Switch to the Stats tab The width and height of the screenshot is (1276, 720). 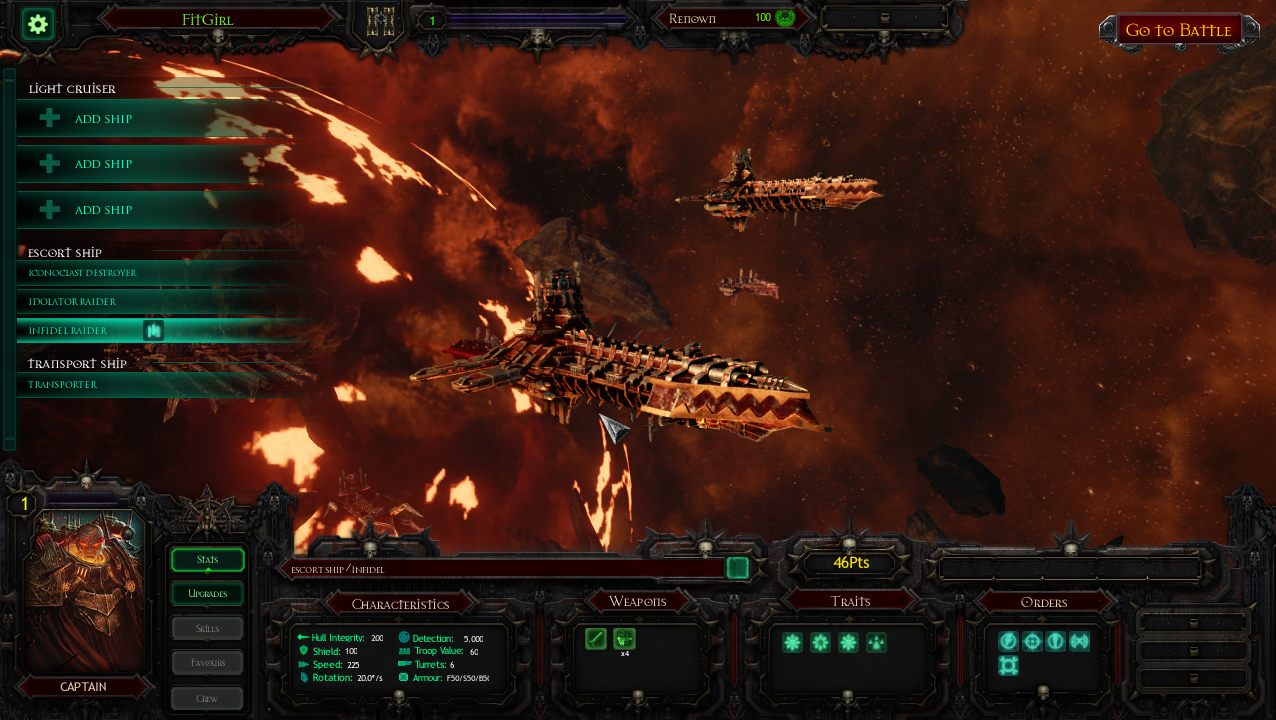click(207, 560)
